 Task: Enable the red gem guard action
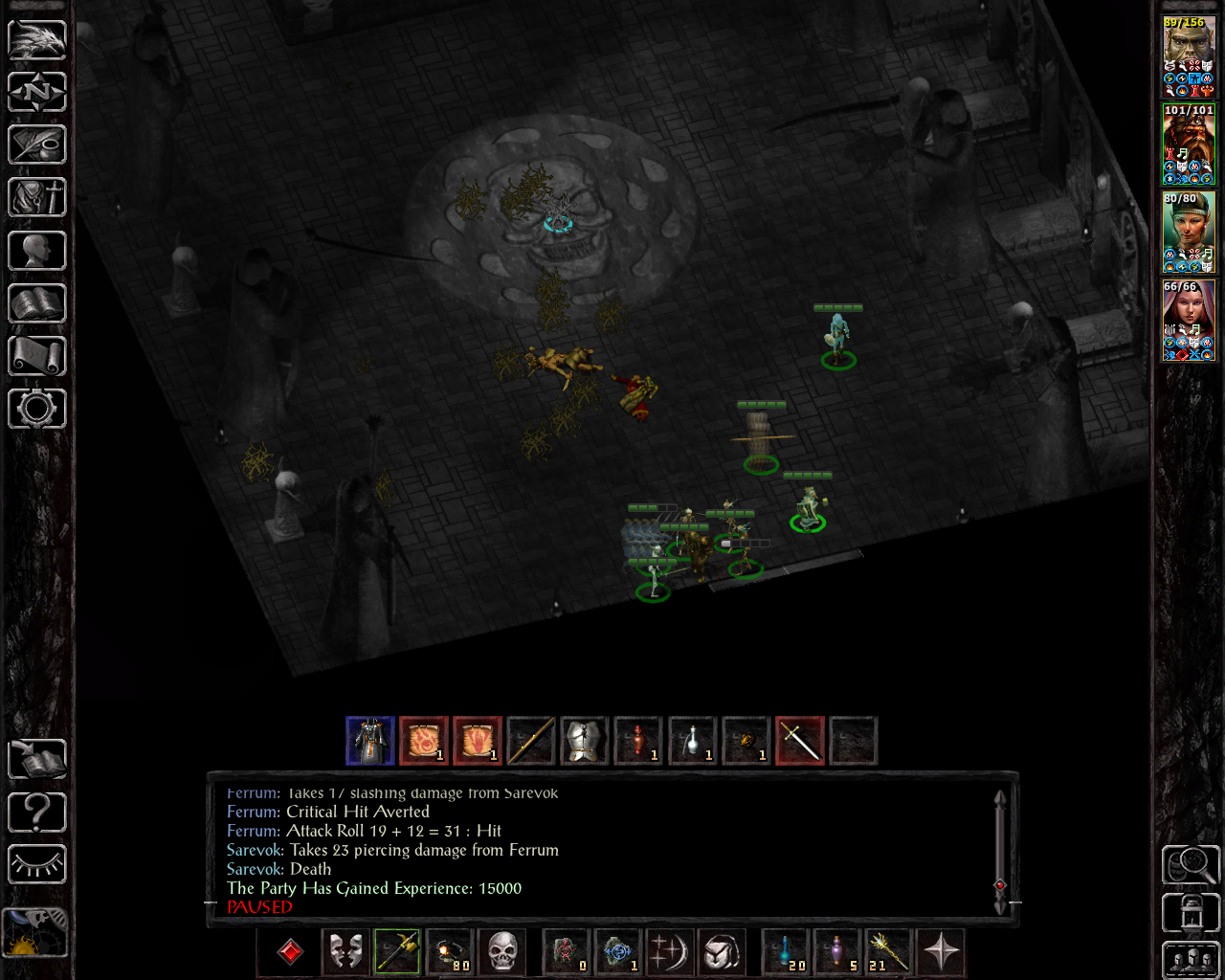click(x=288, y=952)
